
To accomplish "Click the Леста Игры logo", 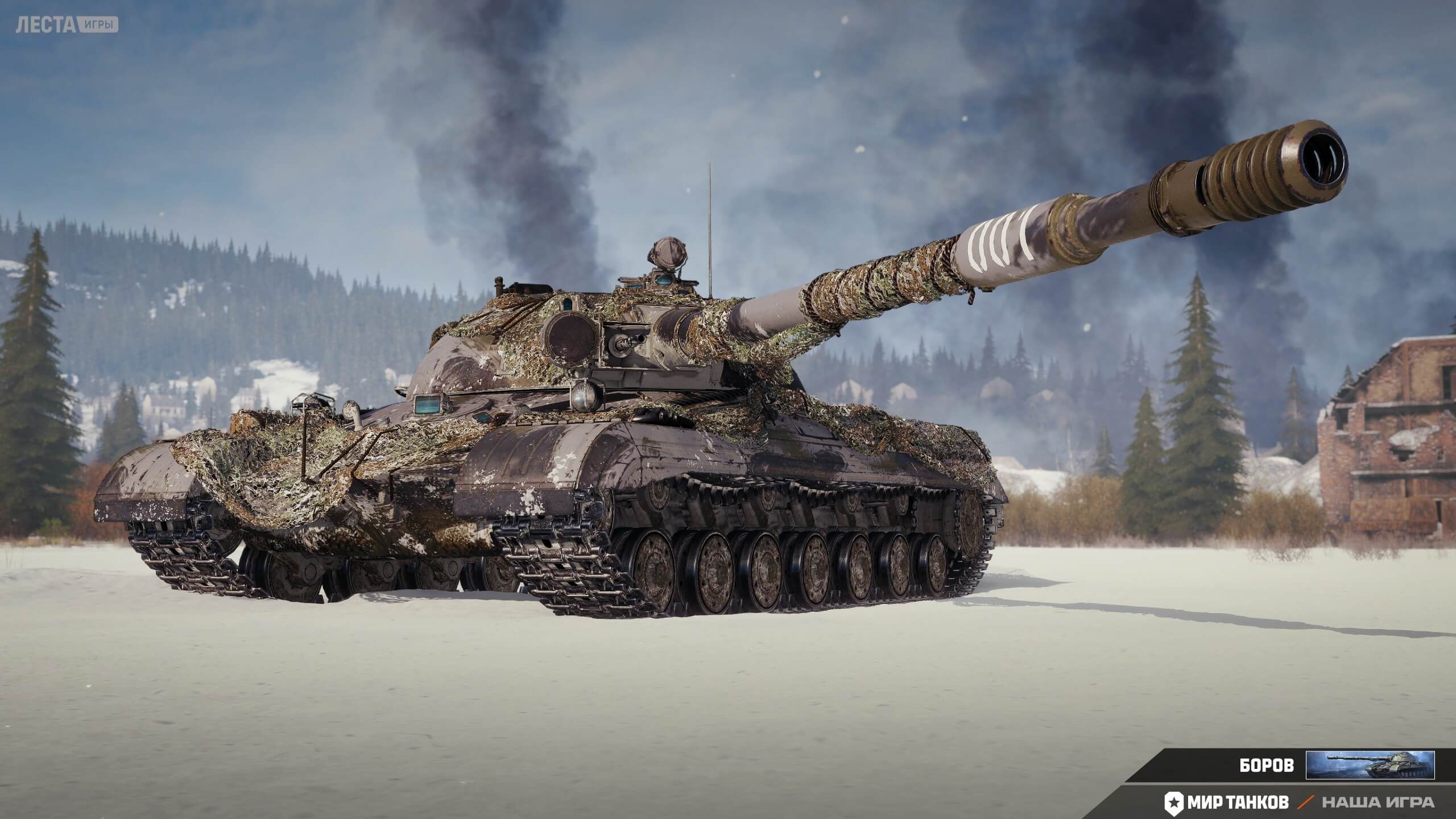I will pos(67,26).
